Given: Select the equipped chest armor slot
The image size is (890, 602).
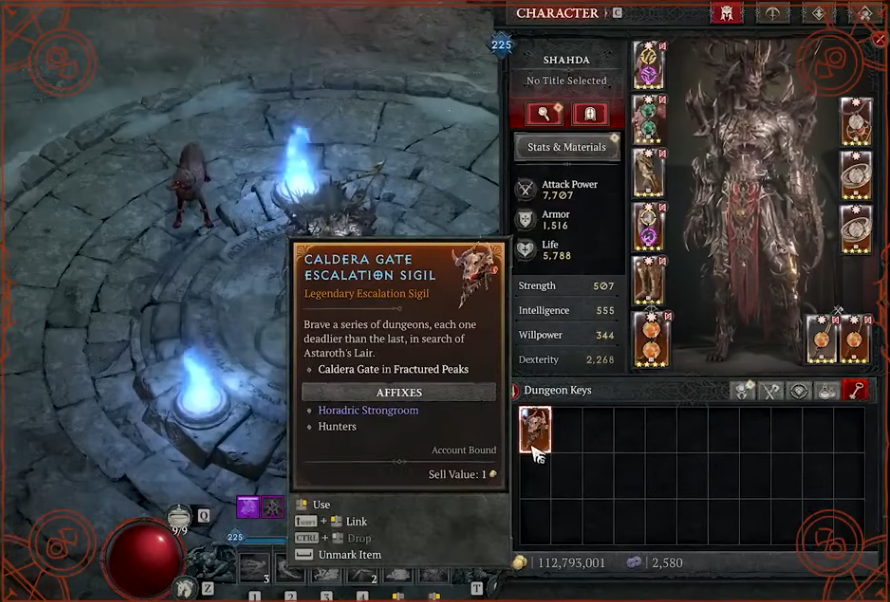Looking at the screenshot, I should 650,119.
